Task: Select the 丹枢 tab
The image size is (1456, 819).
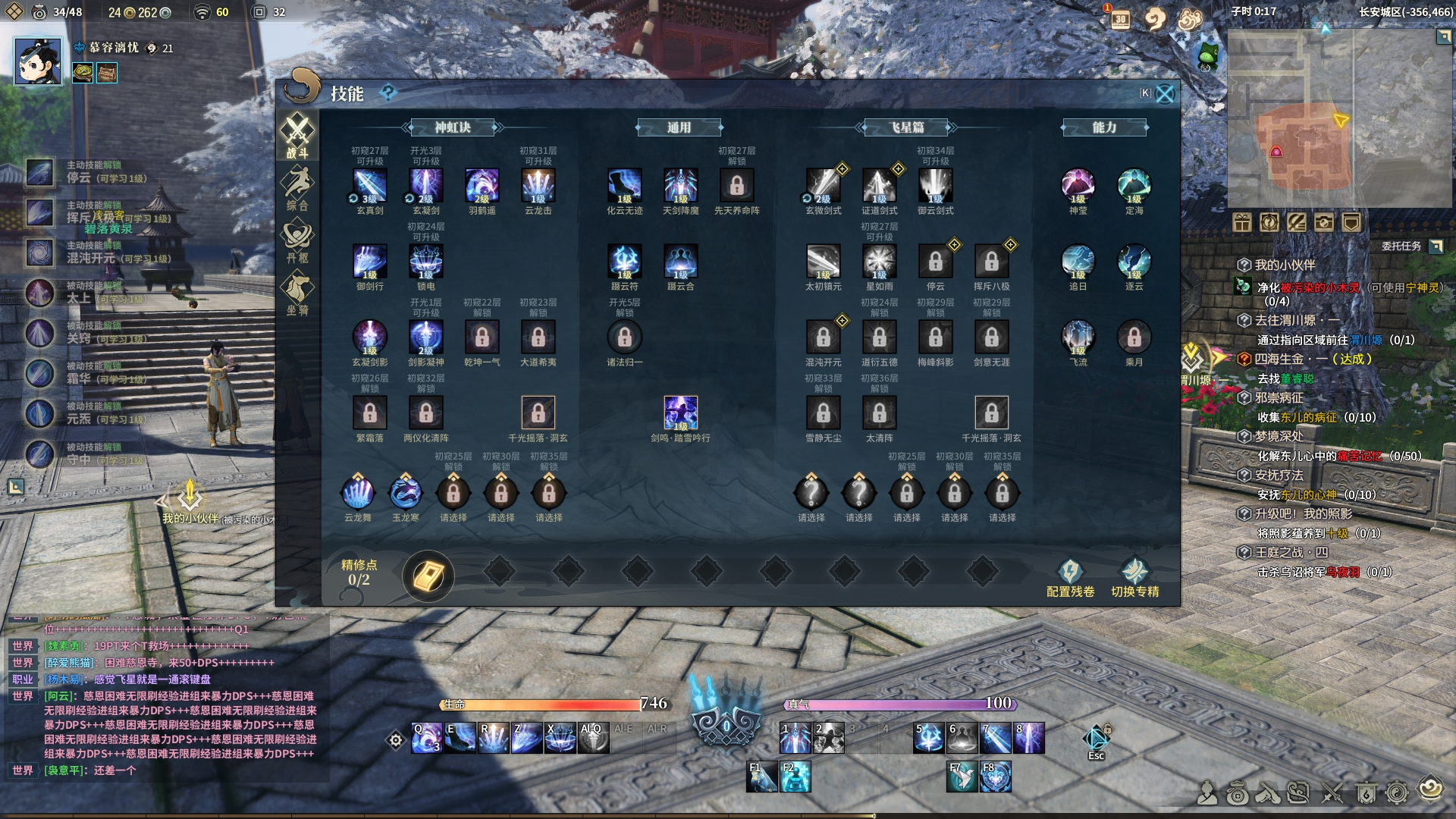Action: [x=297, y=240]
